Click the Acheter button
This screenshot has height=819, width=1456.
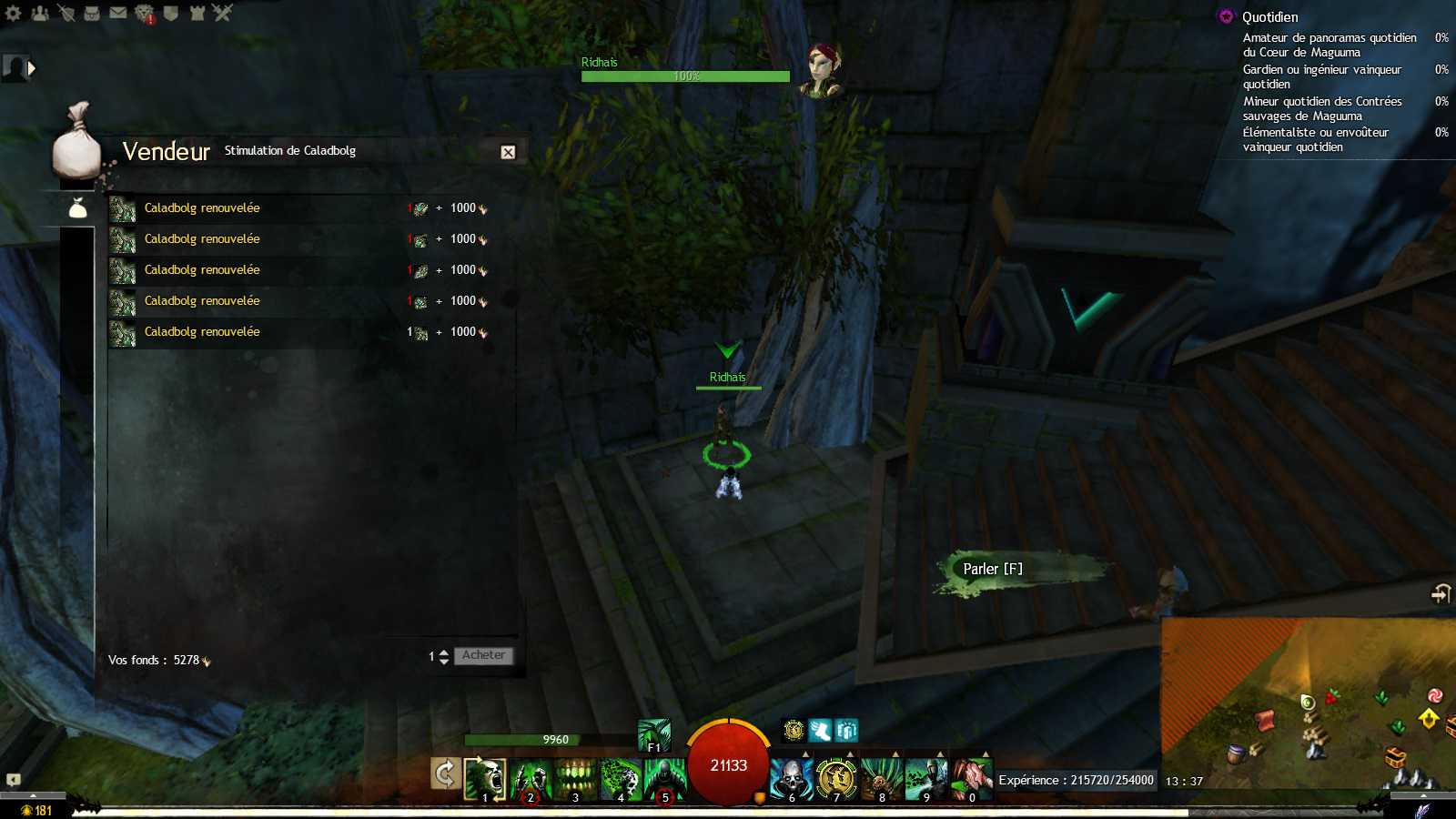click(x=483, y=655)
